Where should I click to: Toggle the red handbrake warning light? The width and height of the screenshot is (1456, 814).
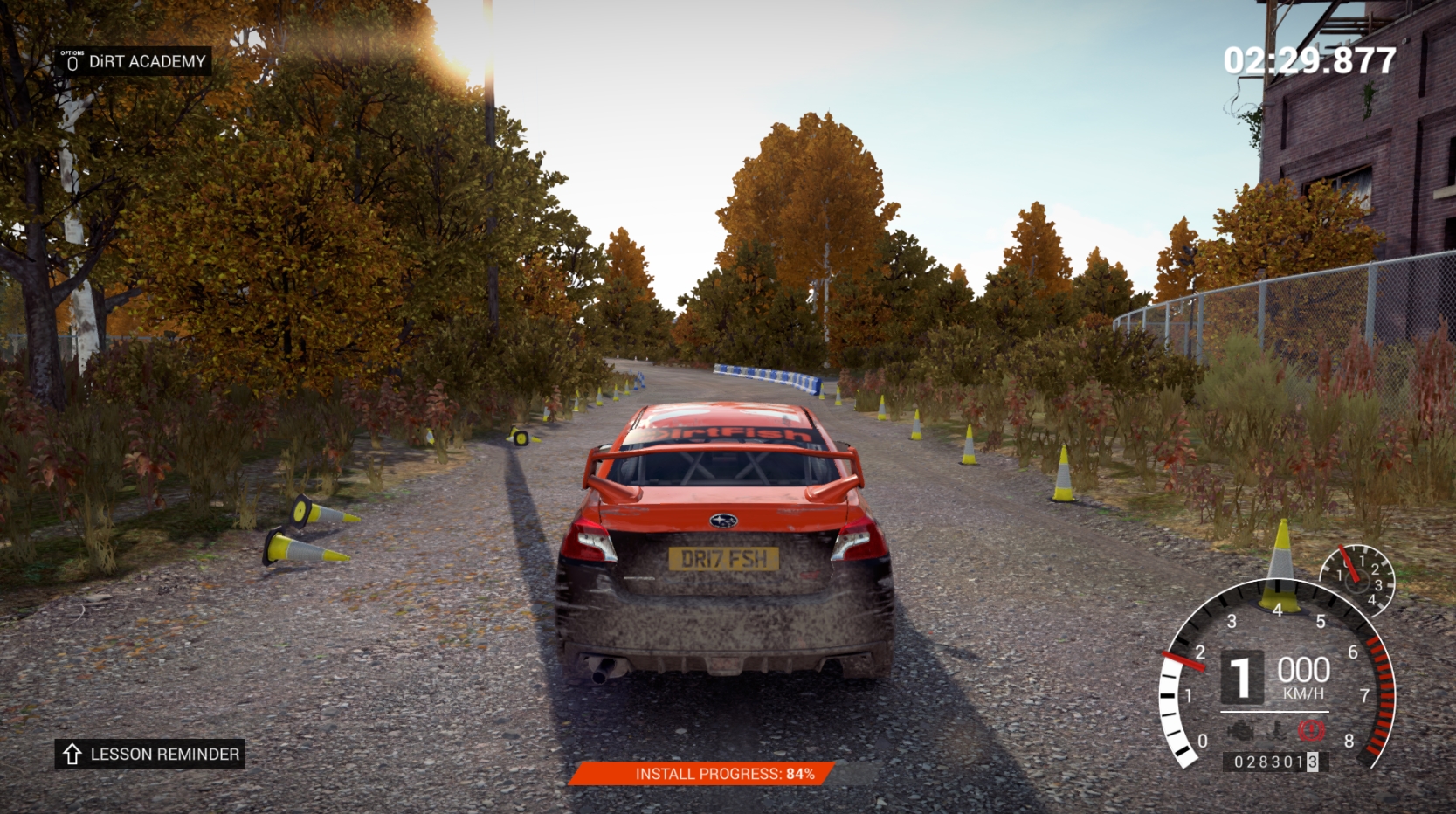1310,729
